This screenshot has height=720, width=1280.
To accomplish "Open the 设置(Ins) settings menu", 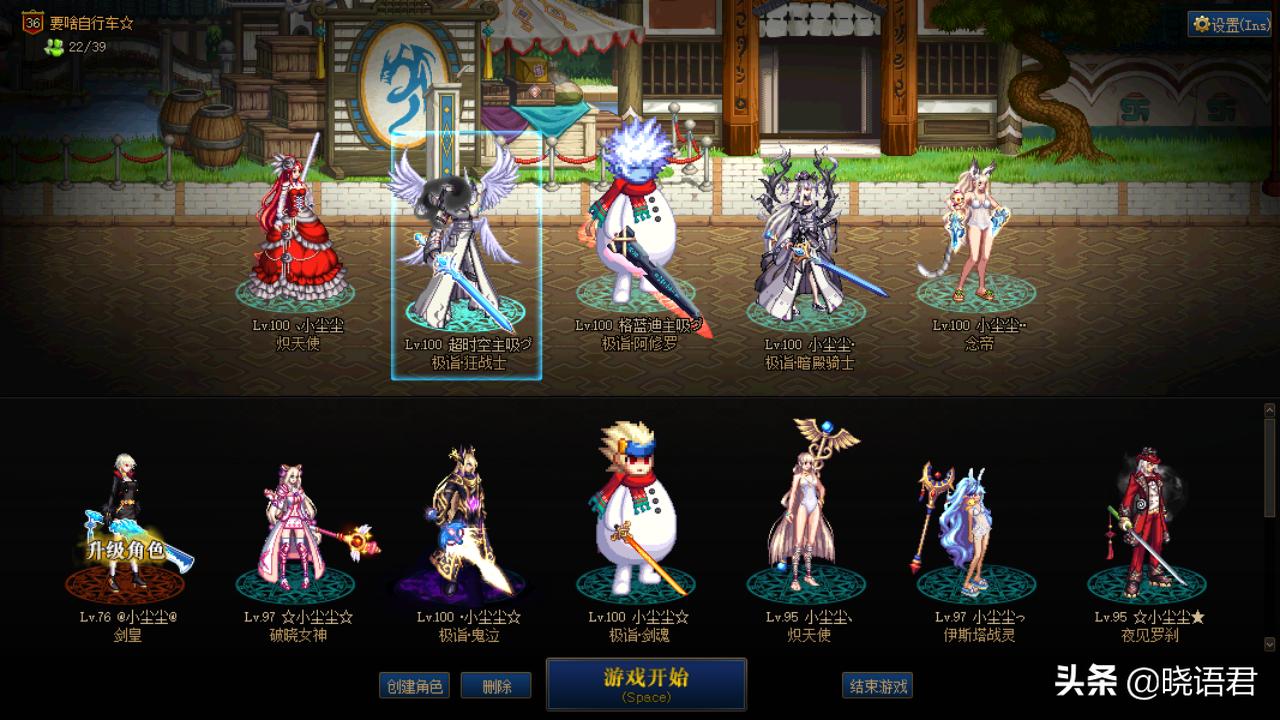I will [x=1231, y=24].
